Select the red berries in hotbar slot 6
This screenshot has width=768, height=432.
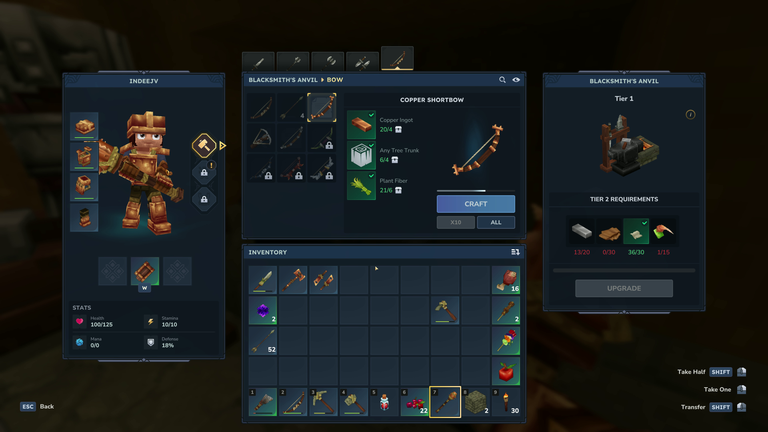[414, 402]
